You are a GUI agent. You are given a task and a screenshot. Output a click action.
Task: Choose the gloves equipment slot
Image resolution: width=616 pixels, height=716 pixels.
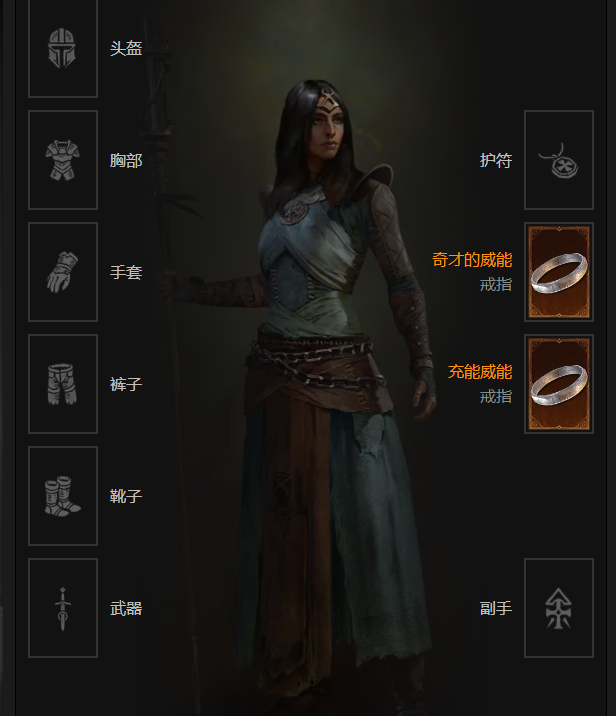pyautogui.click(x=62, y=272)
